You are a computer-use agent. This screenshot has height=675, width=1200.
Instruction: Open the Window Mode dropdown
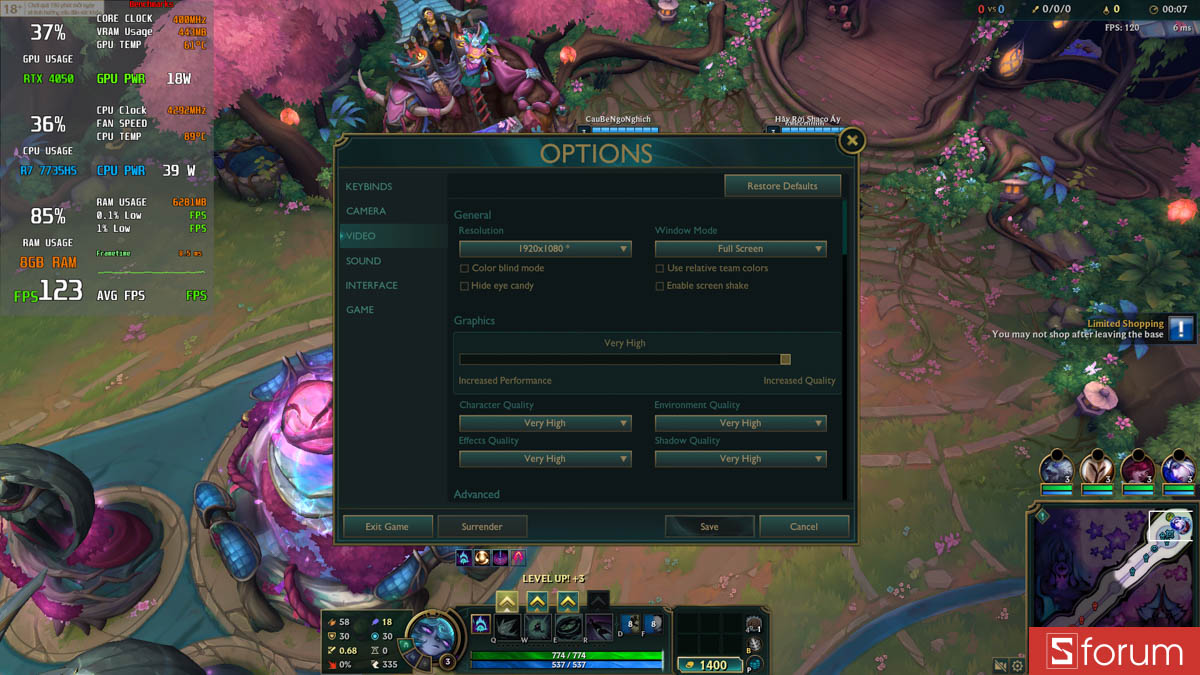pyautogui.click(x=741, y=249)
